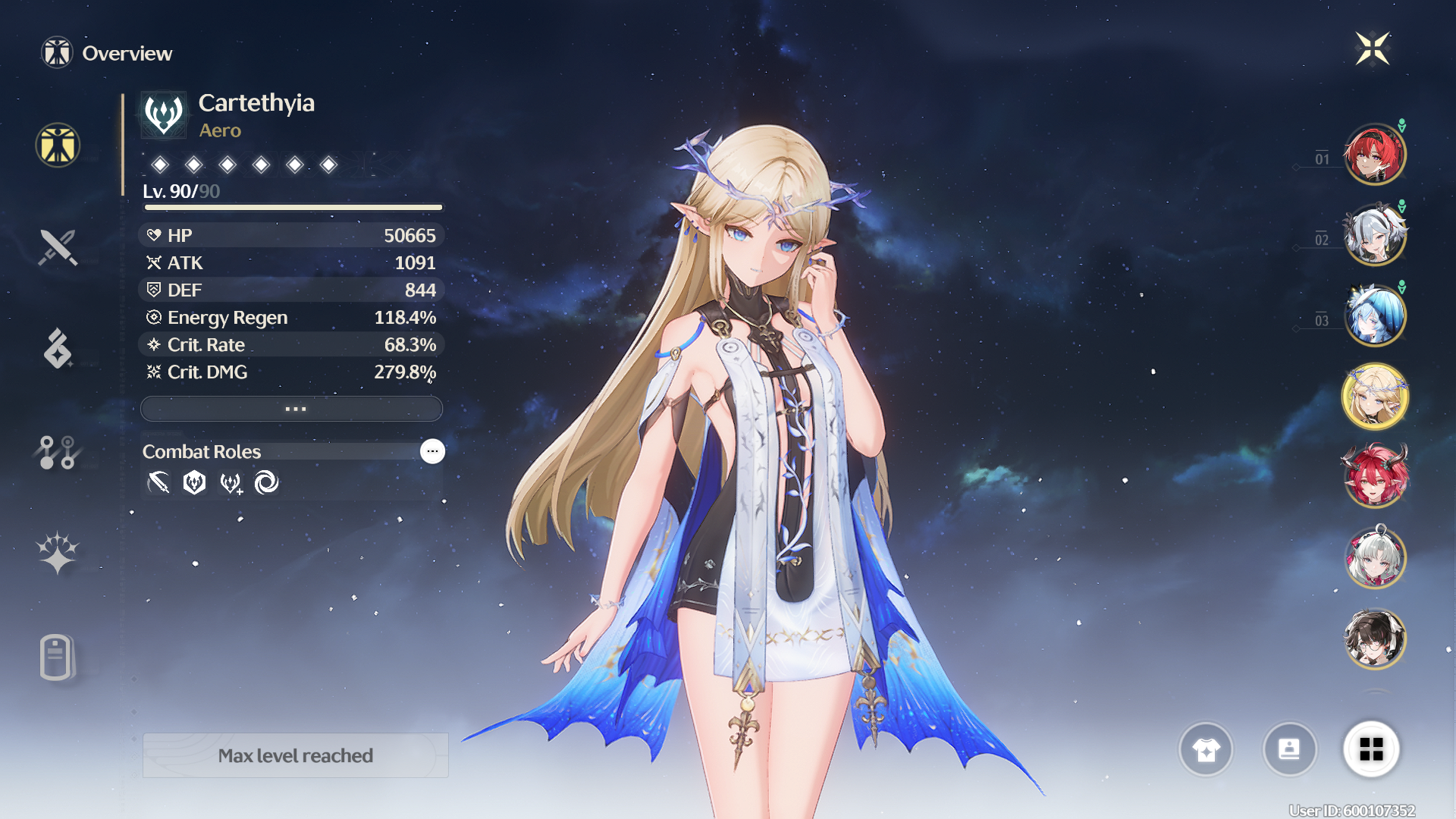
Task: Open the Forte skill tree tab
Action: pos(58,452)
